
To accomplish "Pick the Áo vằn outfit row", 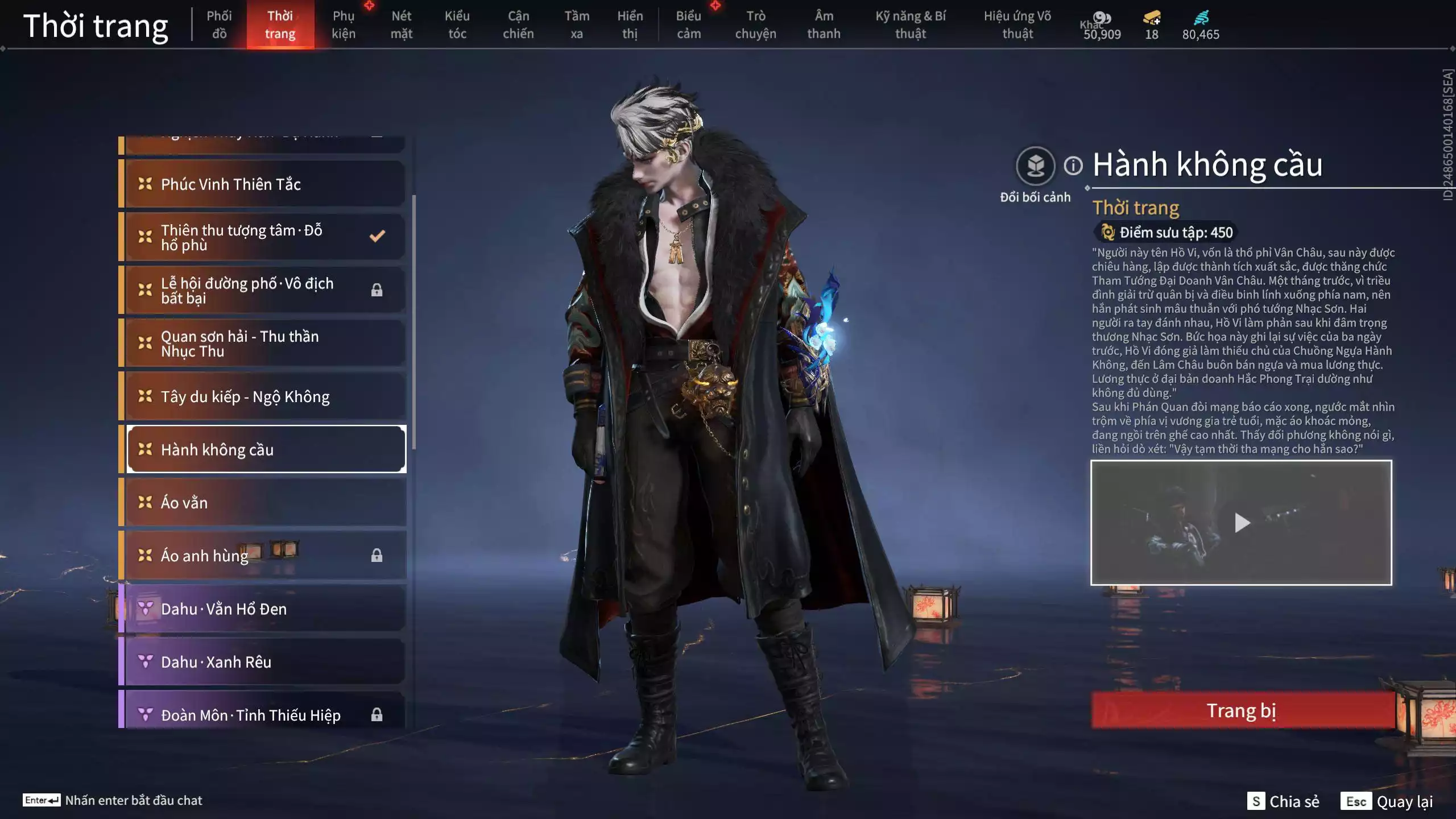I will pyautogui.click(x=264, y=502).
